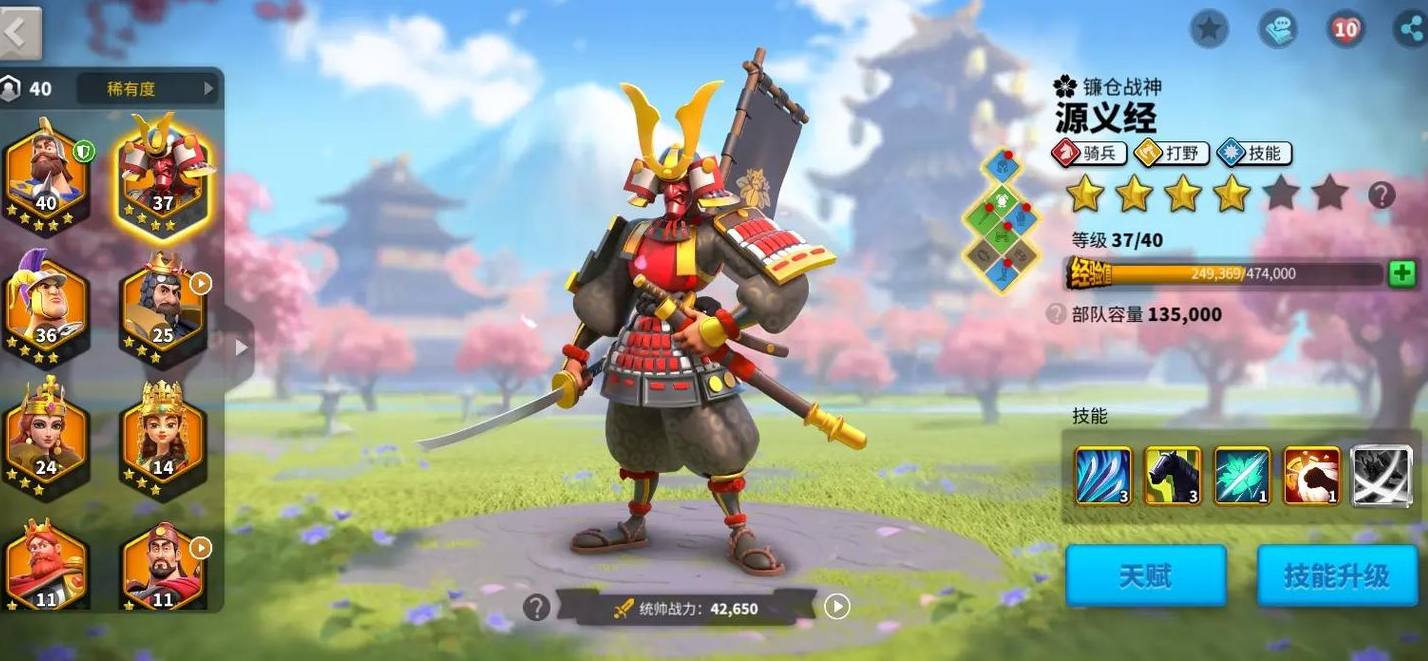
Task: Go back with the top-left arrow
Action: [x=20, y=32]
